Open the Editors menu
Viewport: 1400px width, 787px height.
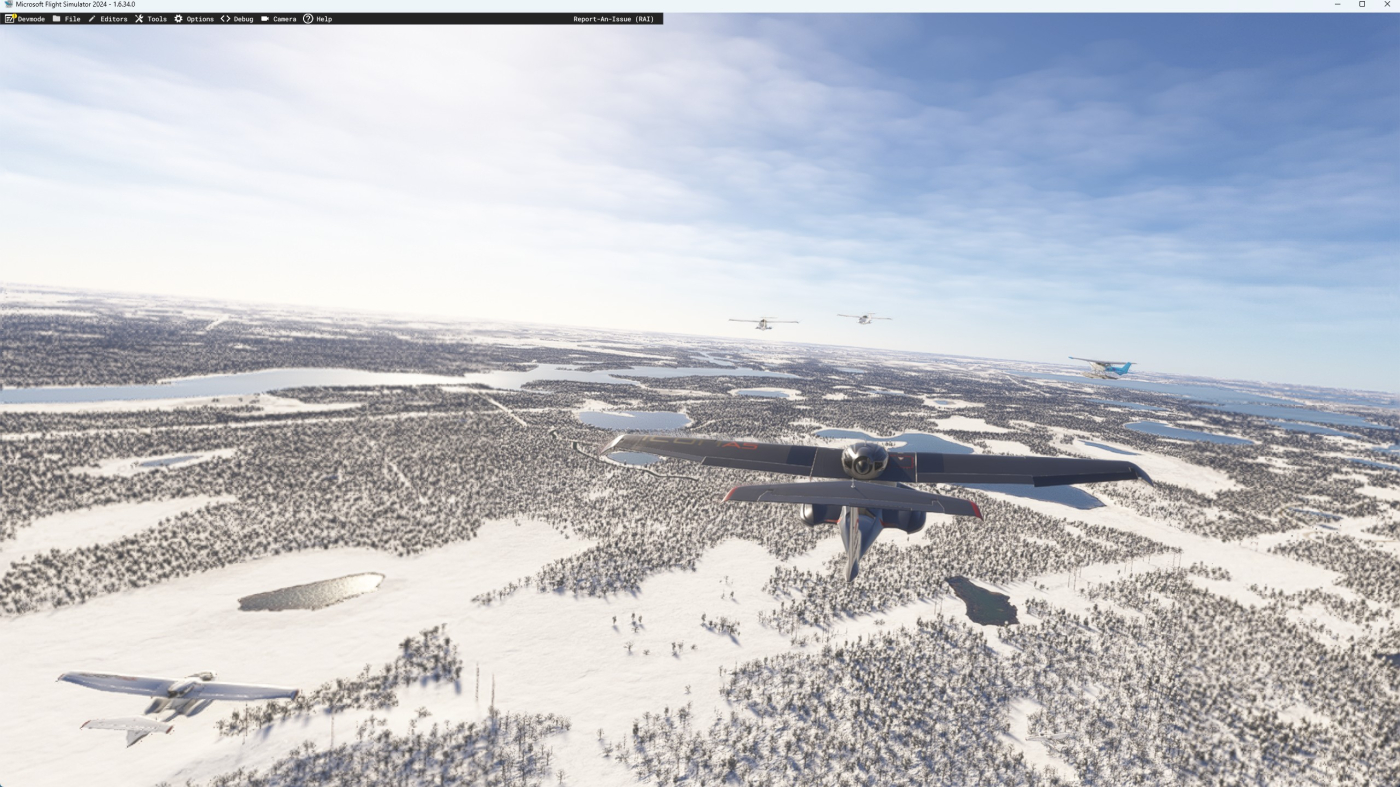click(x=108, y=19)
